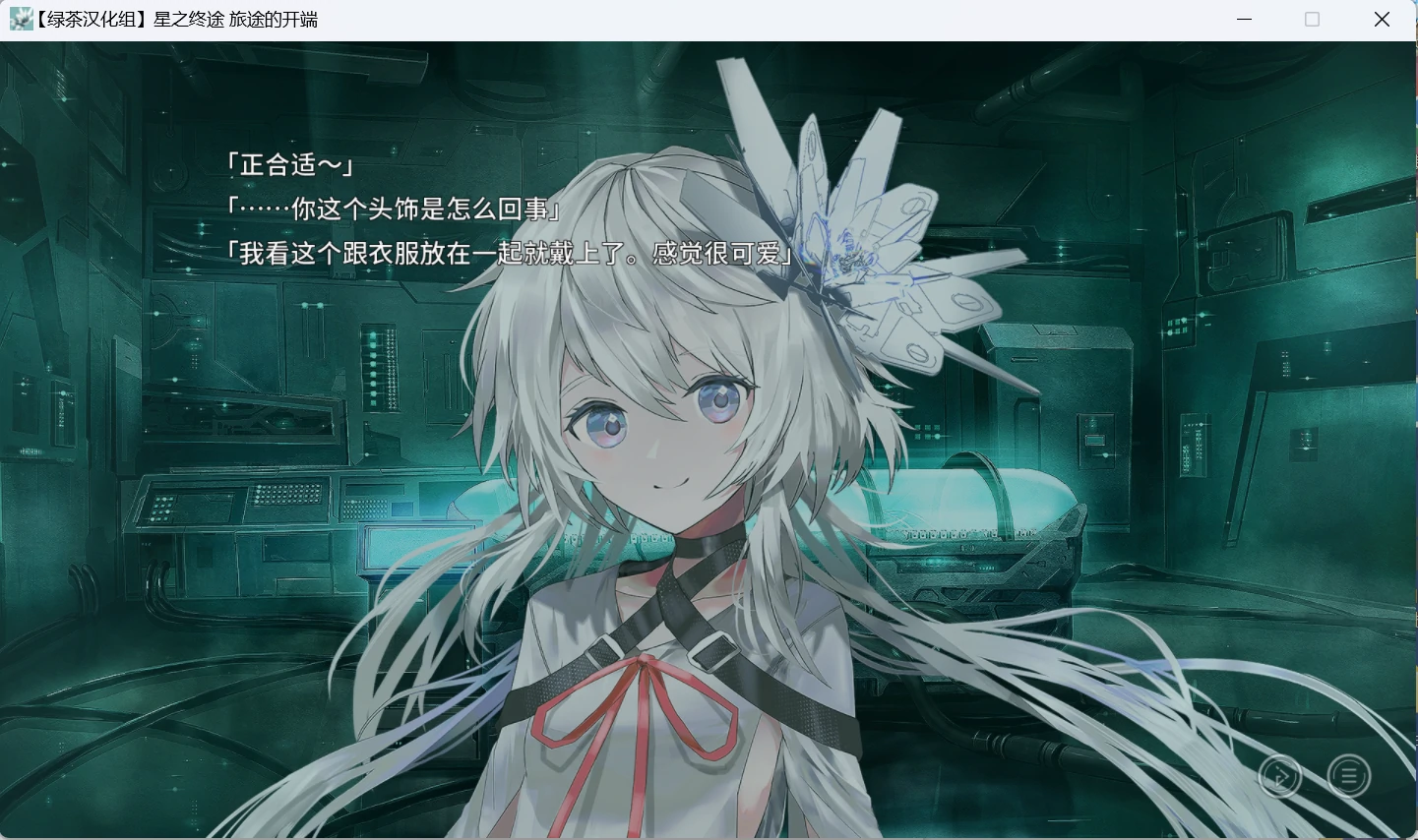This screenshot has height=840, width=1418.
Task: Select the game icon beside the window title
Action: 21,19
